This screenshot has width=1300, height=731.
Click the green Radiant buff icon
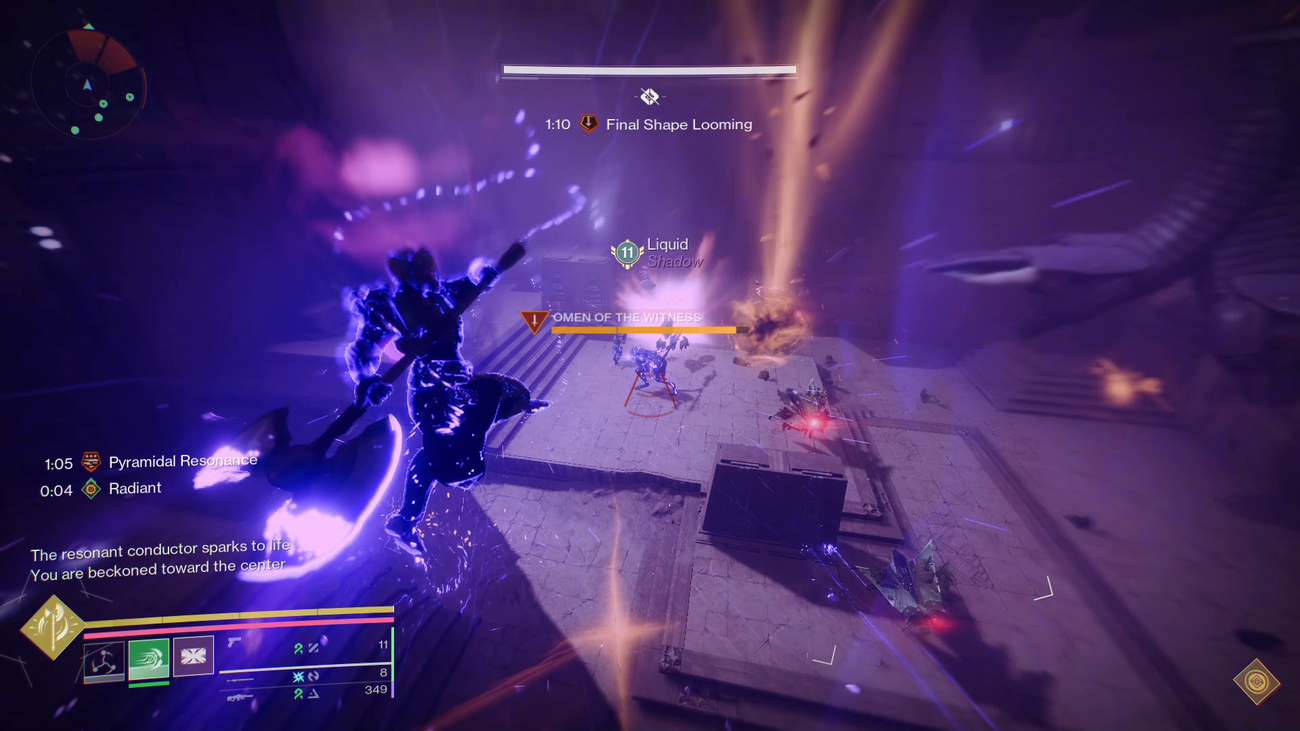pyautogui.click(x=91, y=488)
